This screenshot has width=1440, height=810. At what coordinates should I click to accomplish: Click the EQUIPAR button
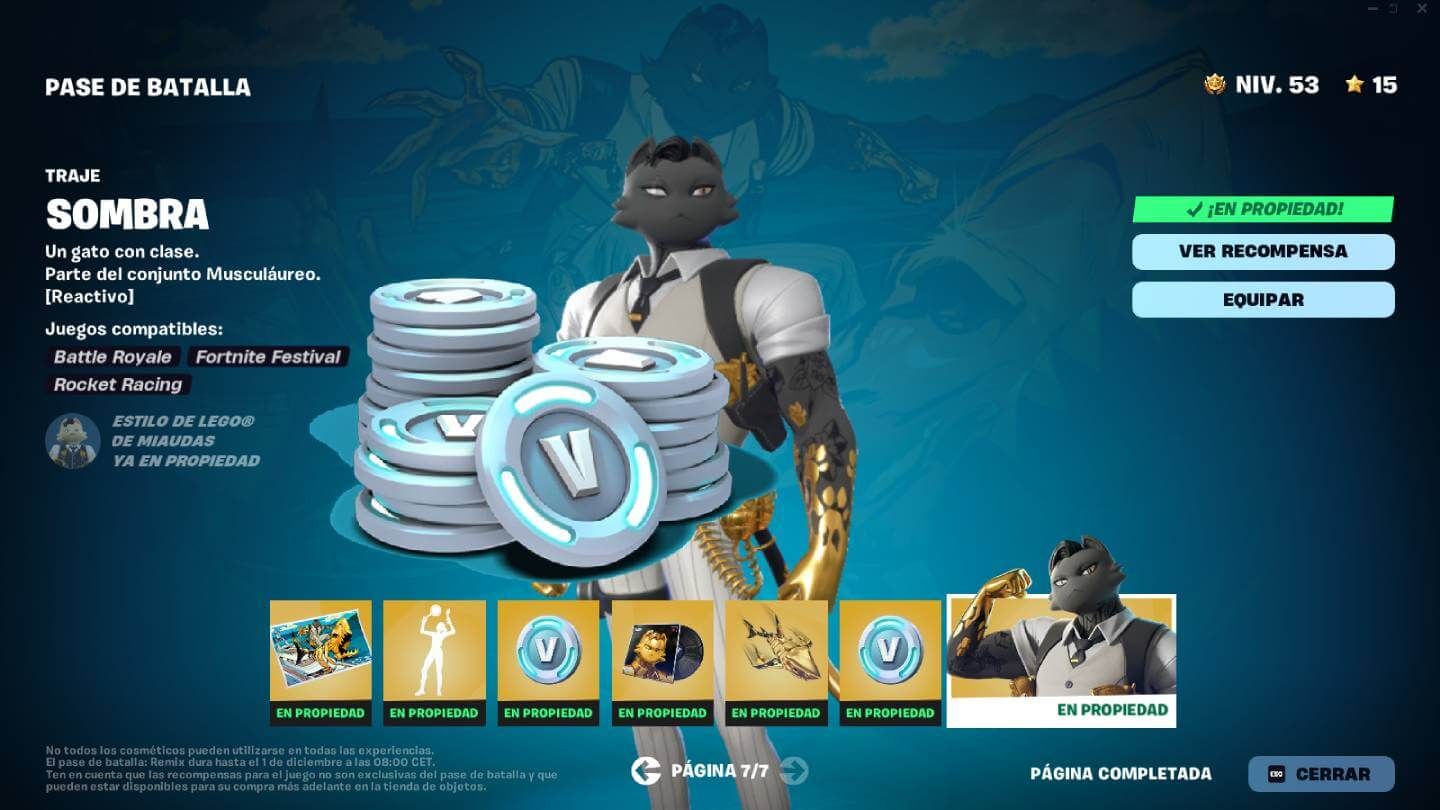pyautogui.click(x=1263, y=299)
